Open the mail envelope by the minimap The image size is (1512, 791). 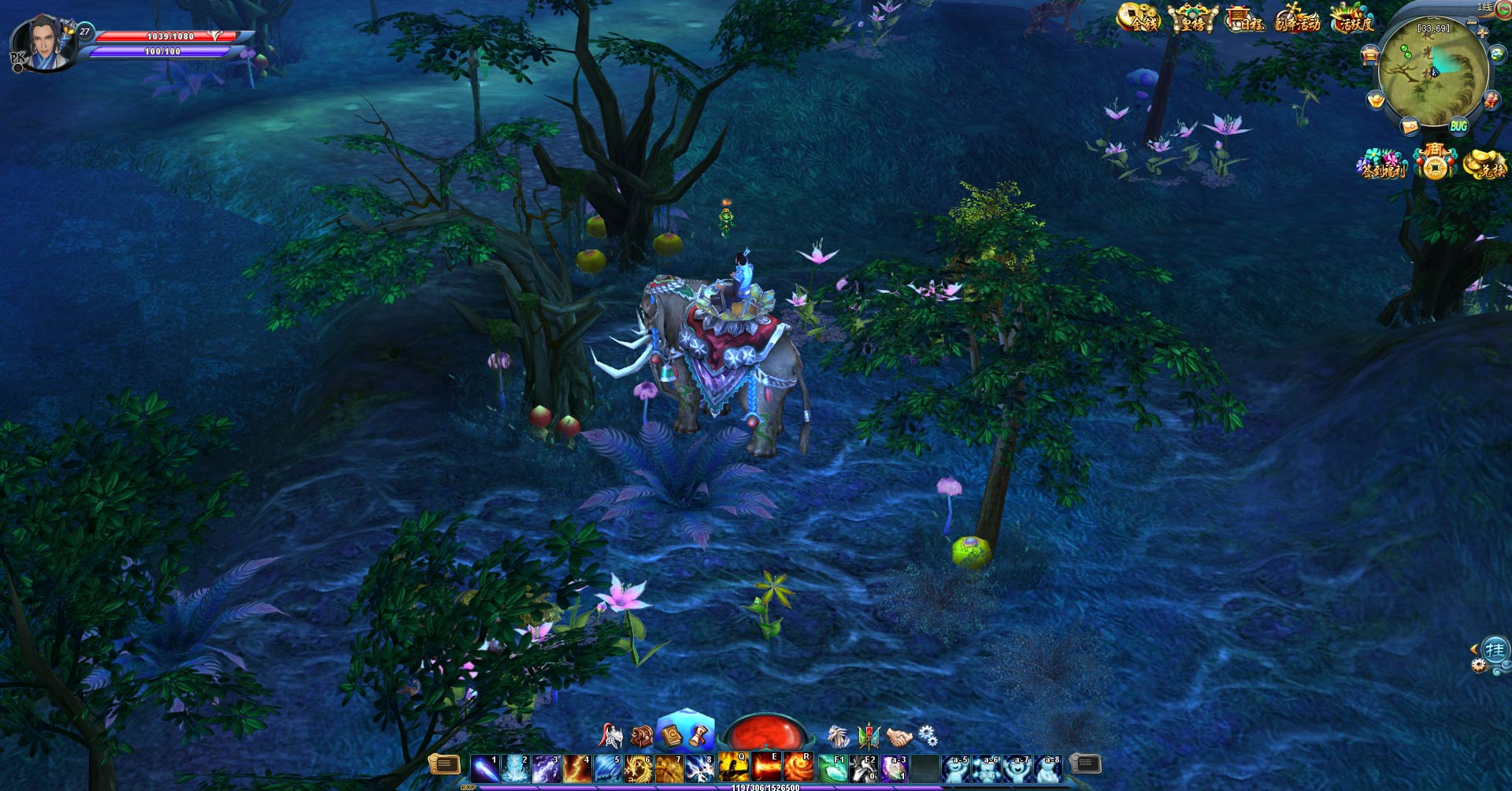tap(1410, 126)
